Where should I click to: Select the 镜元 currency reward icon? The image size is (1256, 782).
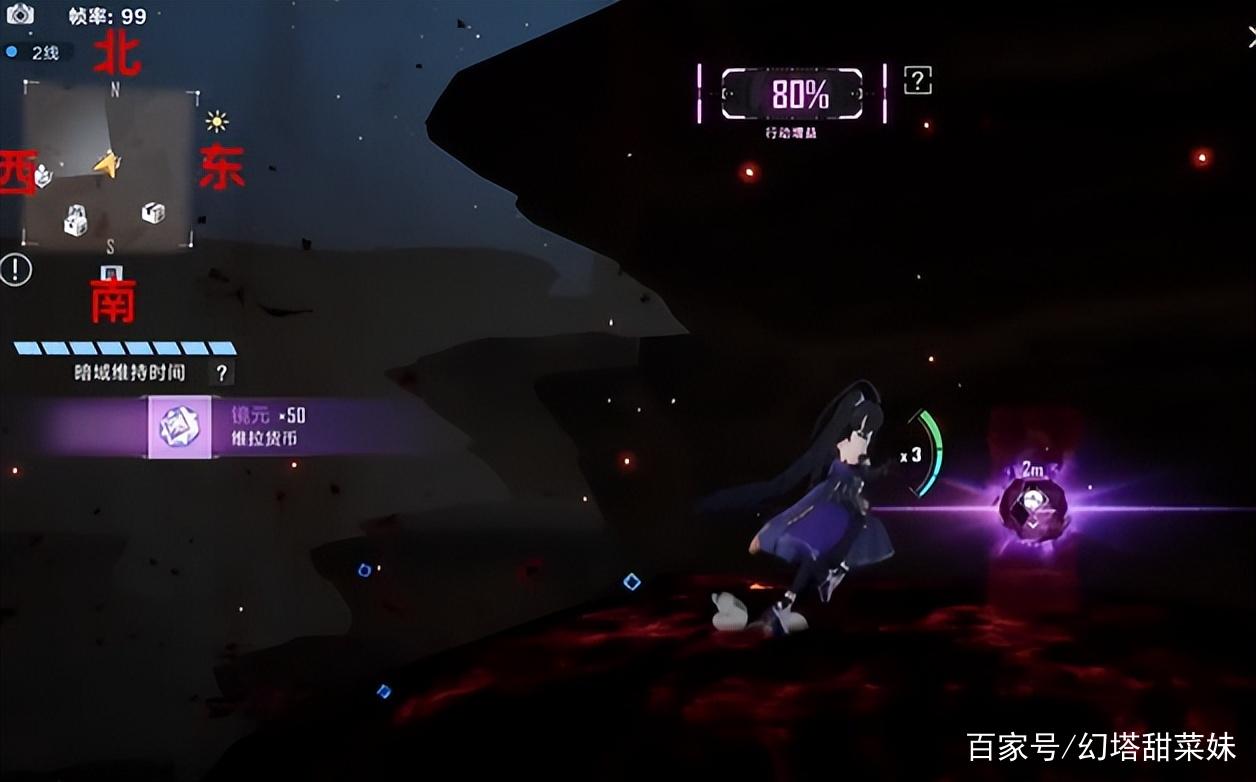[x=180, y=427]
